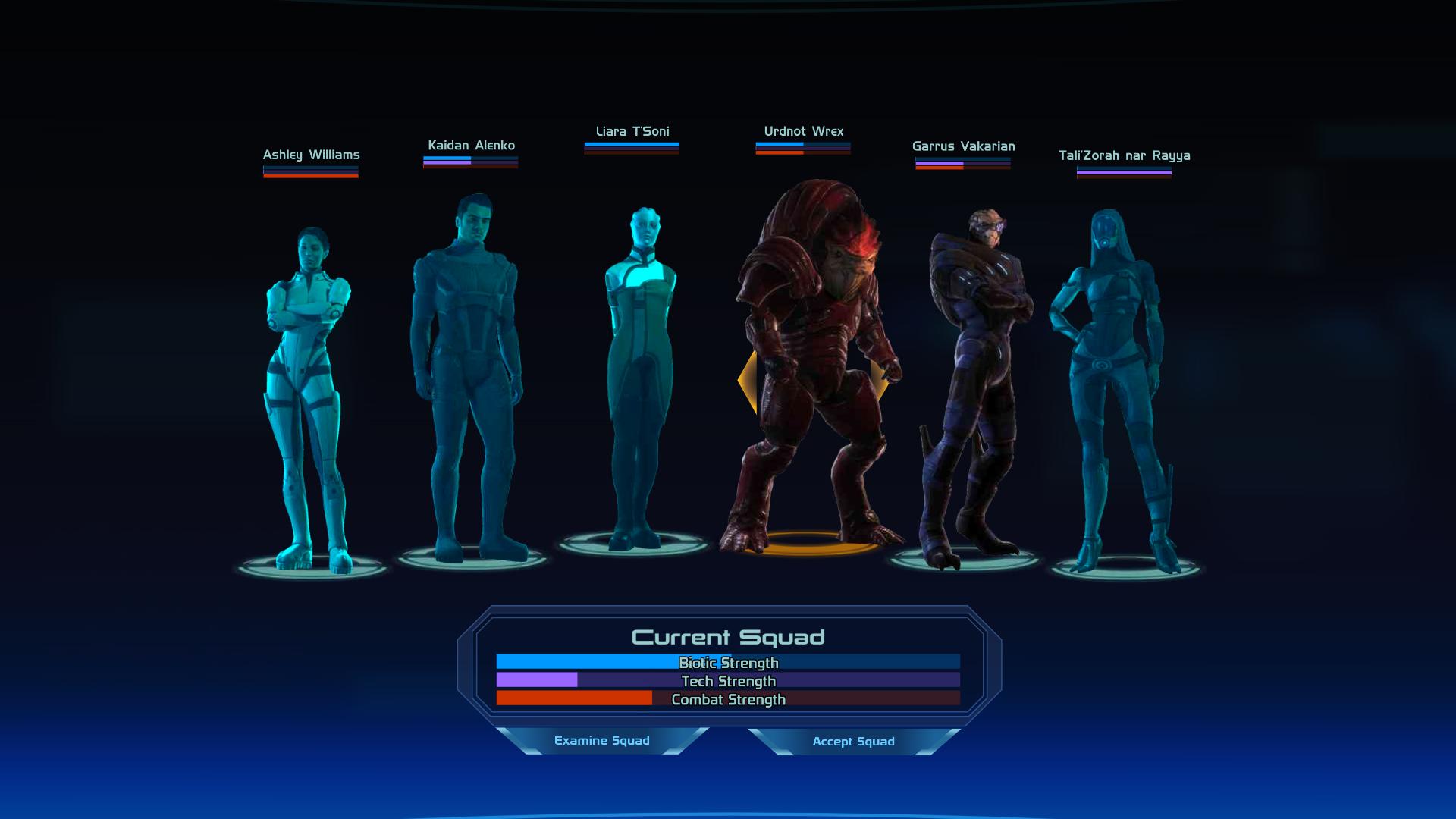Confirm with the Accept Squad button
Image resolution: width=1456 pixels, height=819 pixels.
(853, 742)
